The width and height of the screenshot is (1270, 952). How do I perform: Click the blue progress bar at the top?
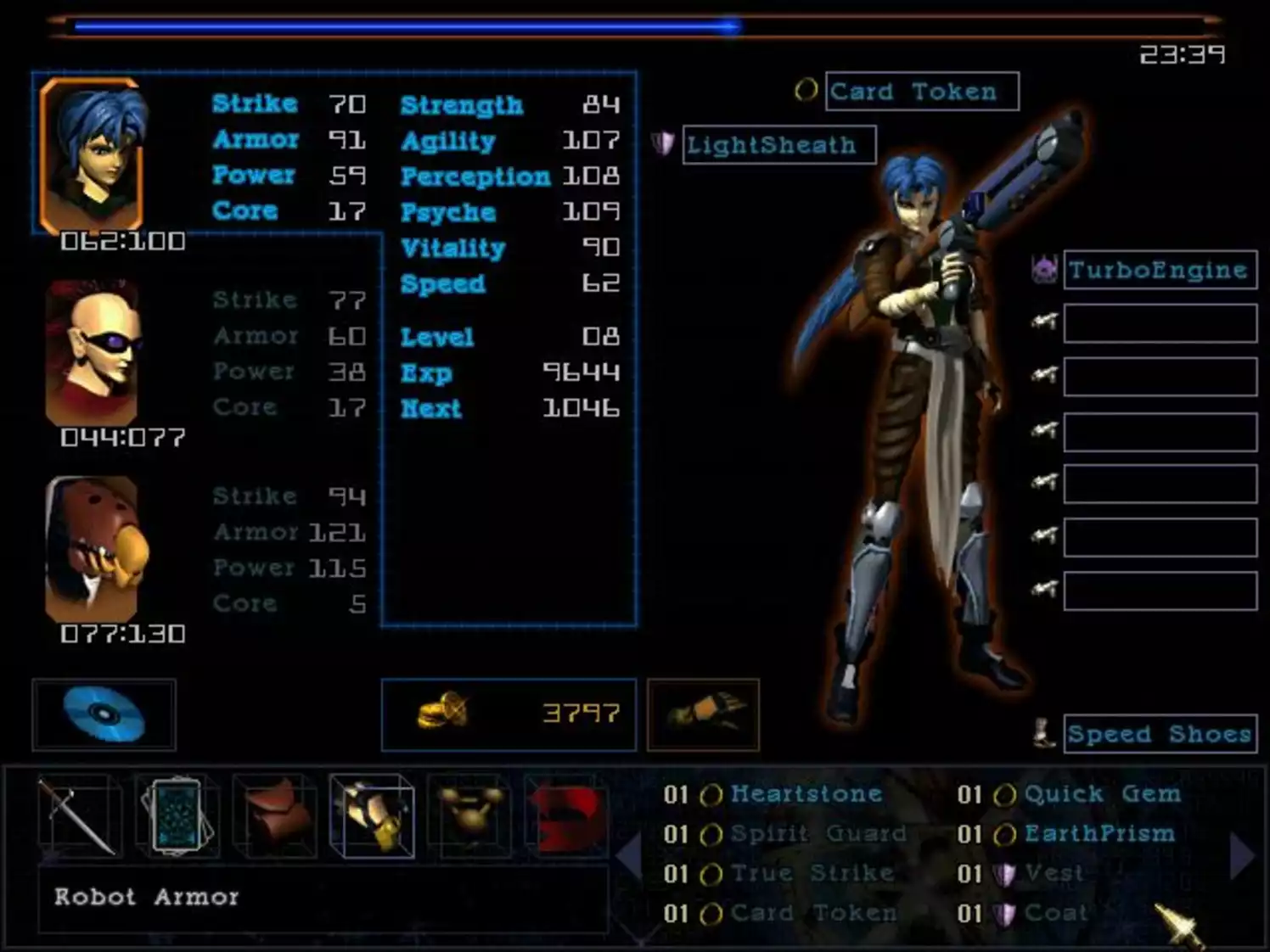[399, 25]
